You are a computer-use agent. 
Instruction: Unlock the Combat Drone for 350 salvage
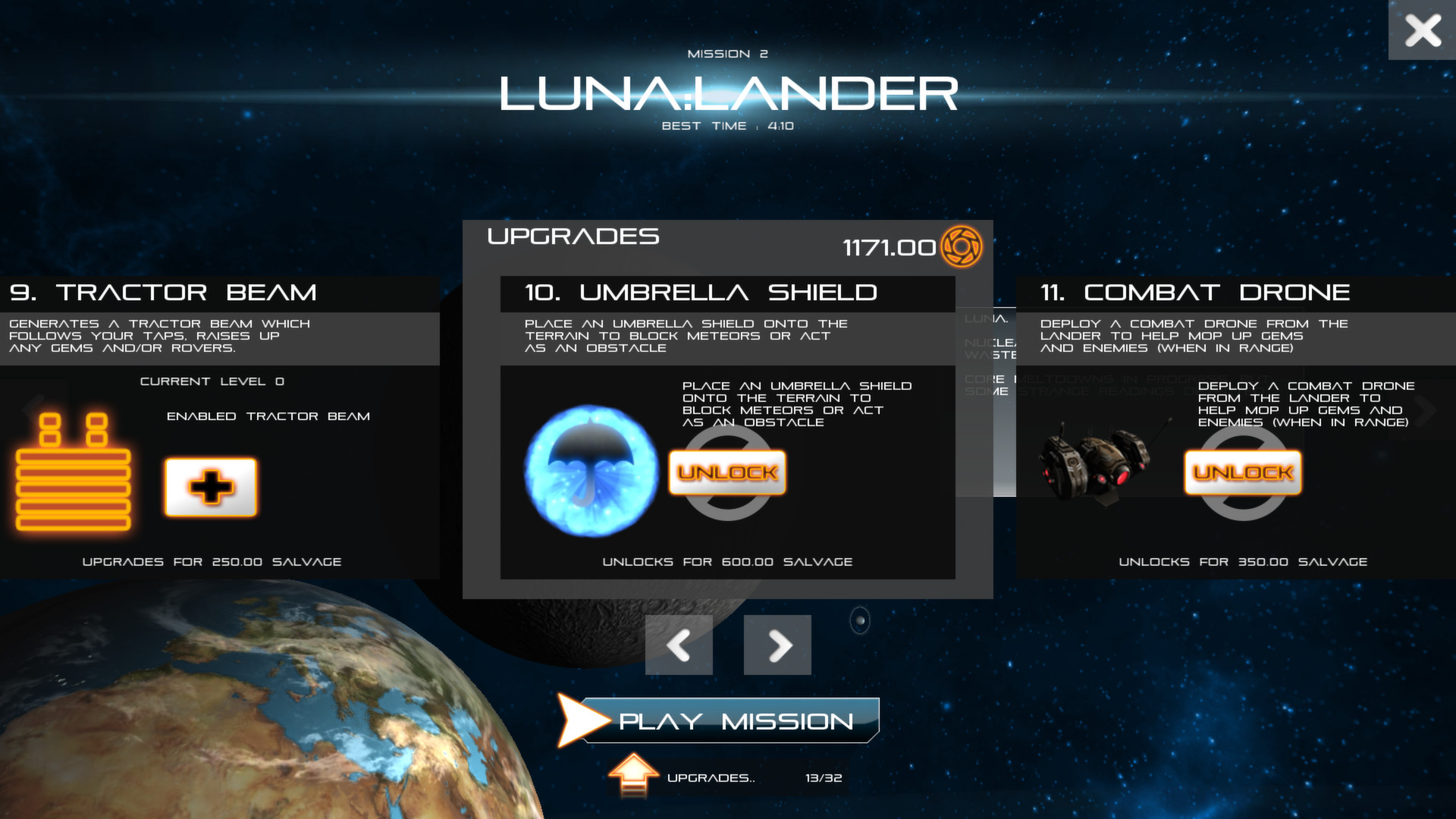(x=1242, y=472)
